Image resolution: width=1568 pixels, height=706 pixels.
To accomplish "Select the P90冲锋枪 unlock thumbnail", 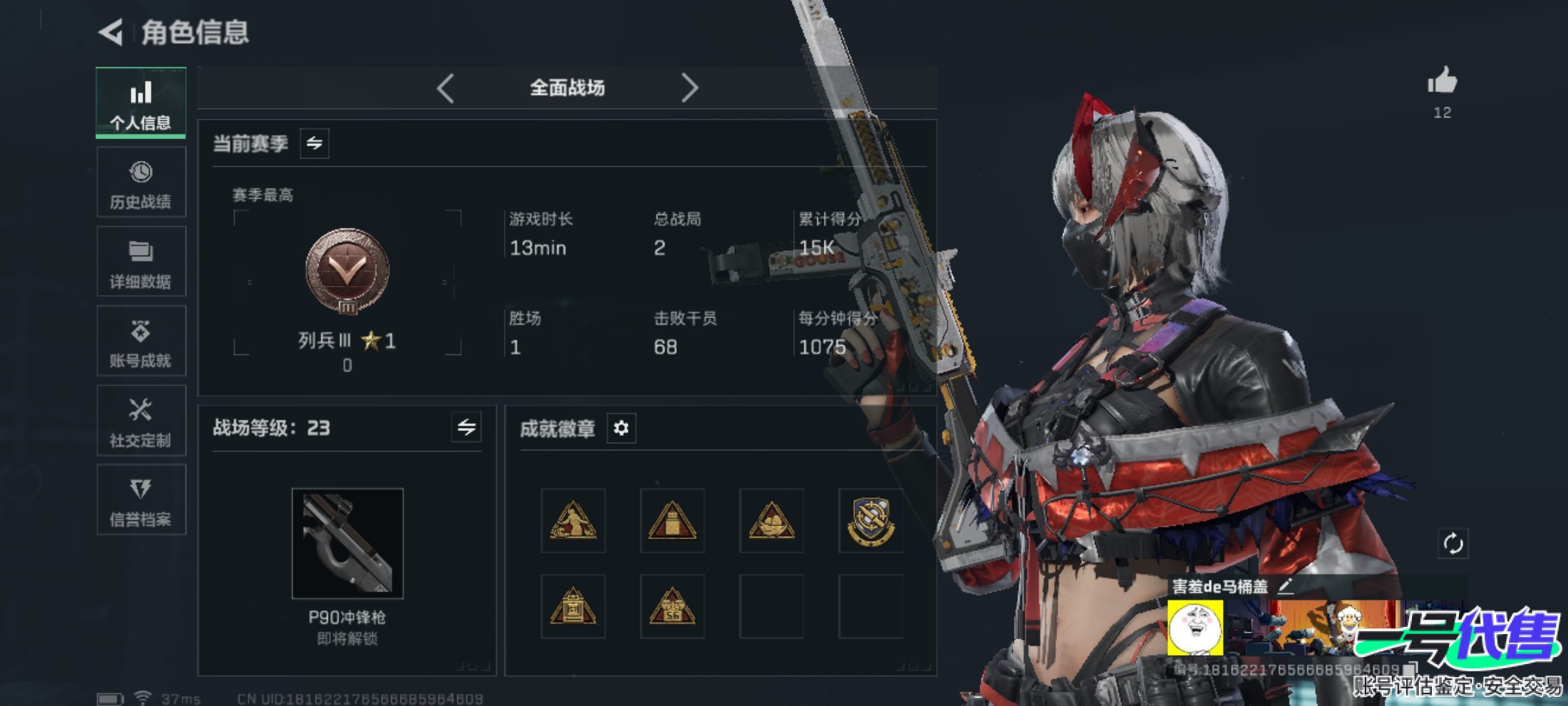I will [348, 543].
